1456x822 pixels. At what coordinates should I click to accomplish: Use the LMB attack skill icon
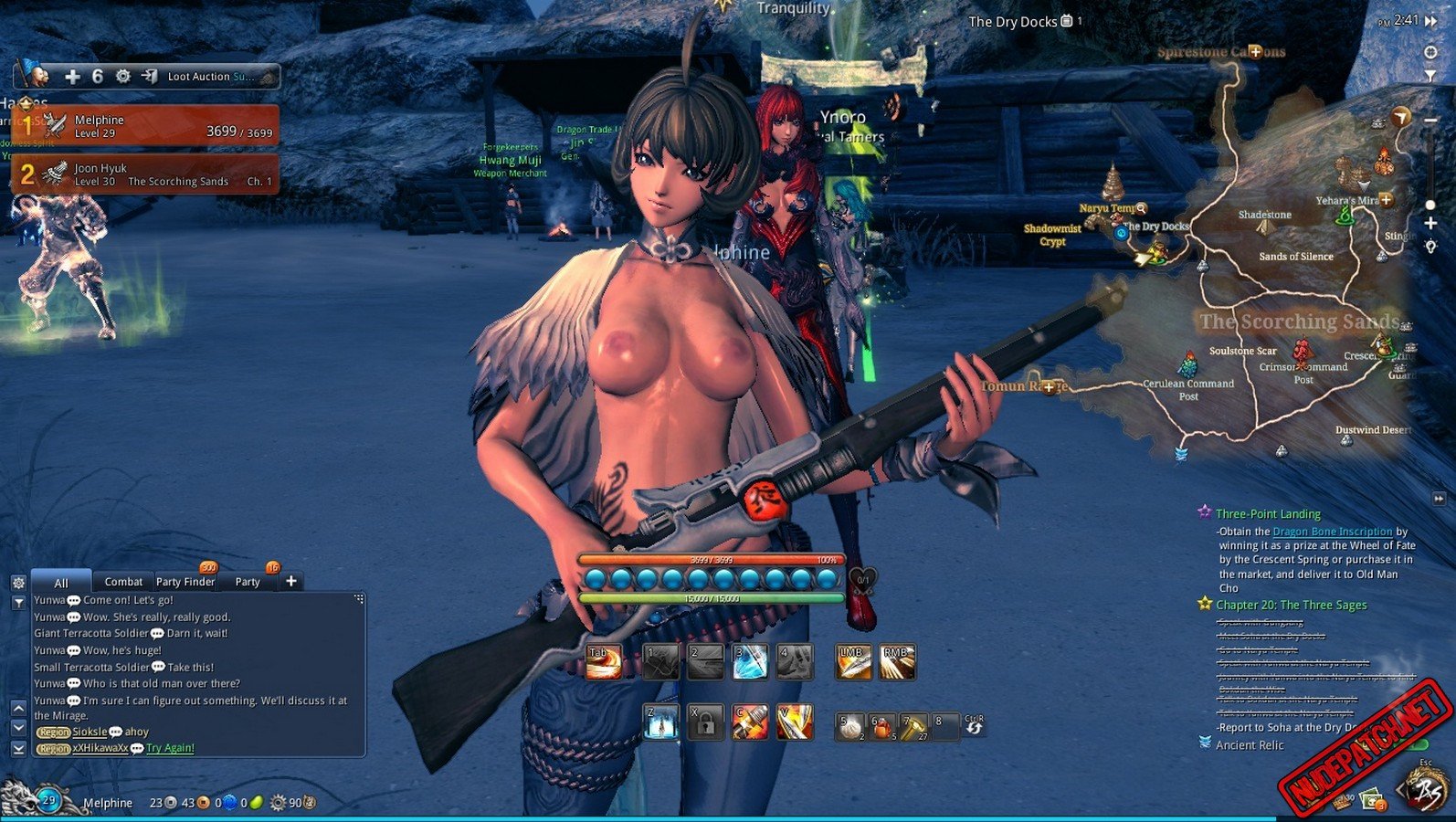pos(853,662)
